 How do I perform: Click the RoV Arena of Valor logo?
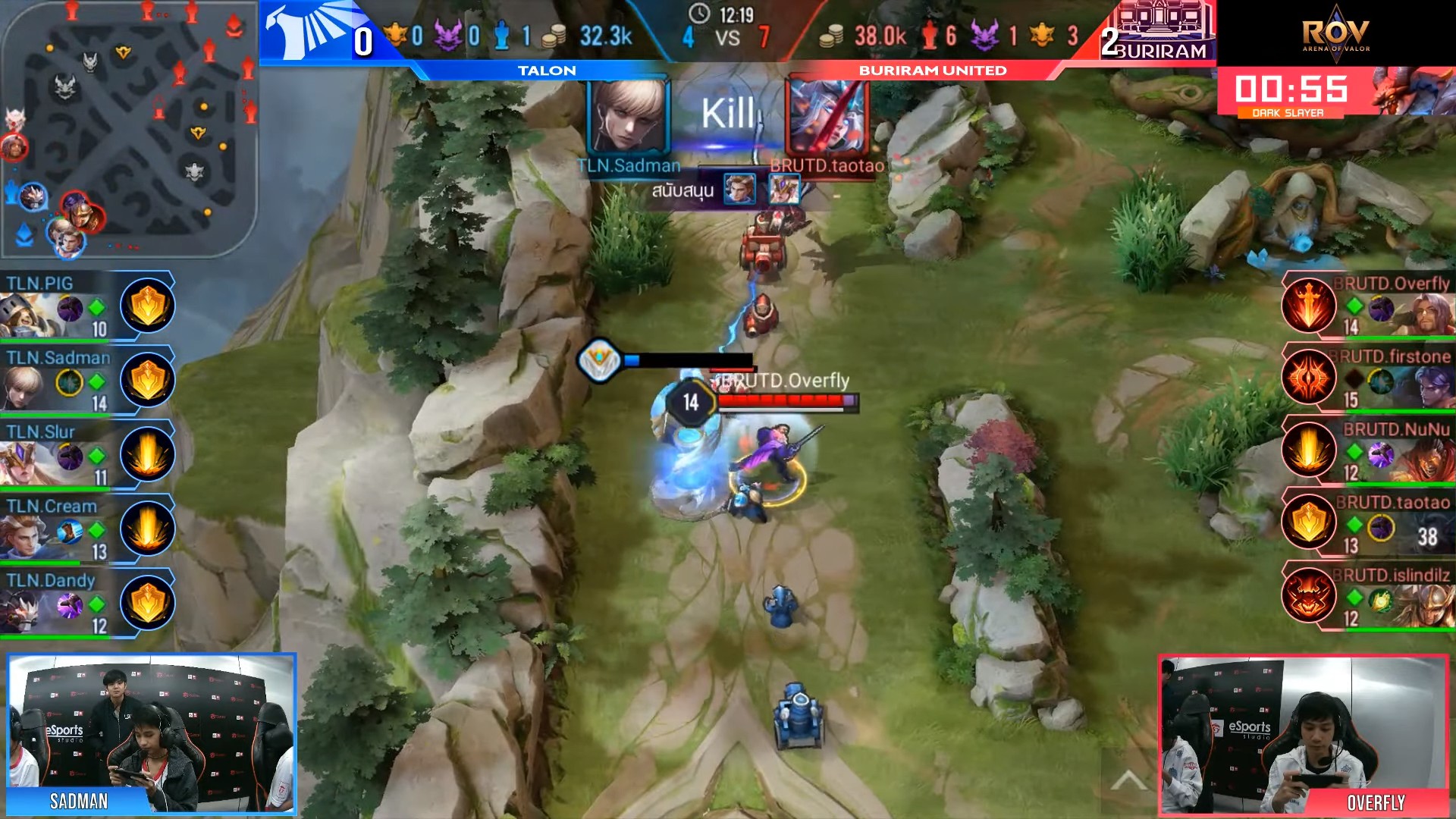click(1335, 34)
